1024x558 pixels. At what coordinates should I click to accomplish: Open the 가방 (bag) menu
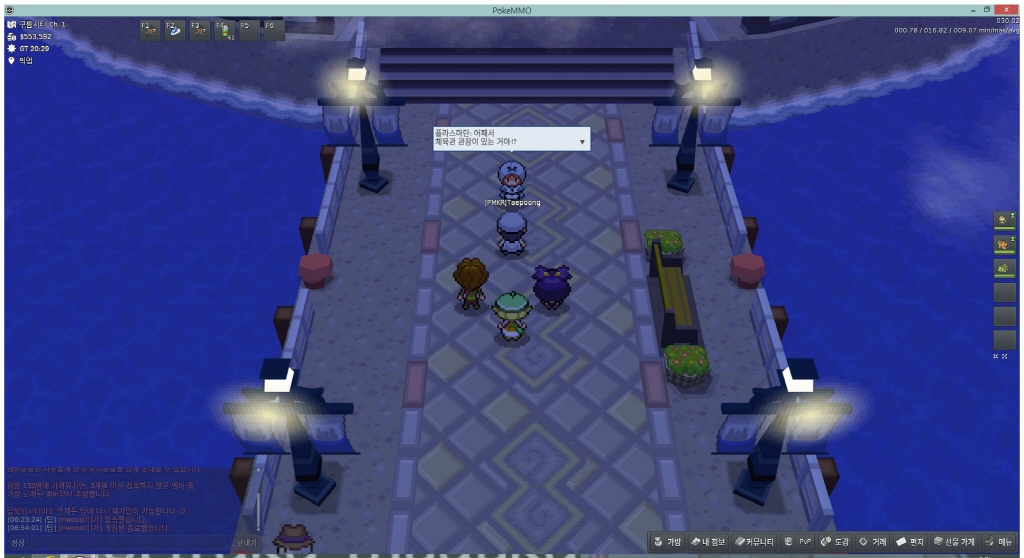(667, 542)
